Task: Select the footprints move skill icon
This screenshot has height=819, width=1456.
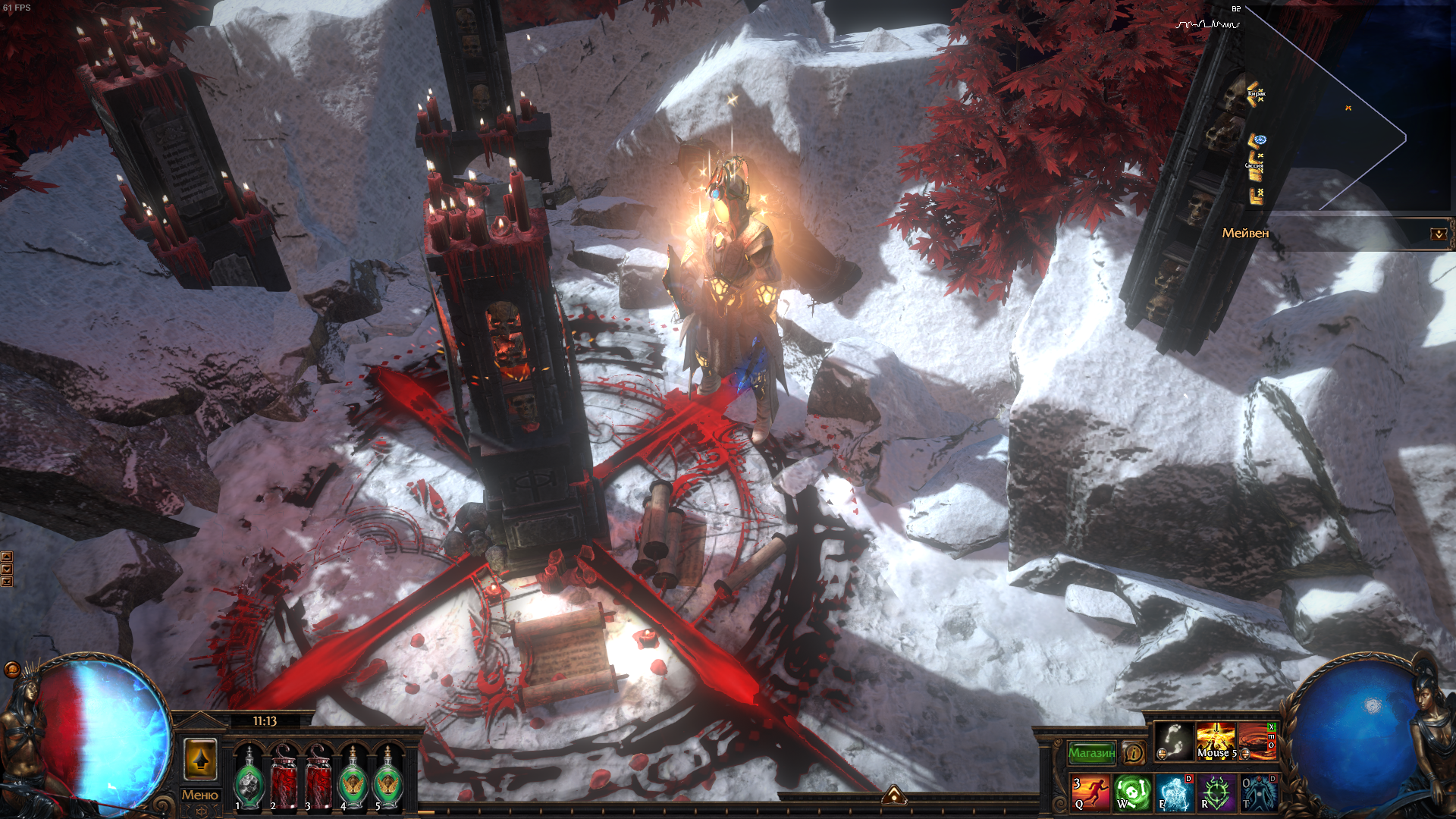Action: (1174, 741)
